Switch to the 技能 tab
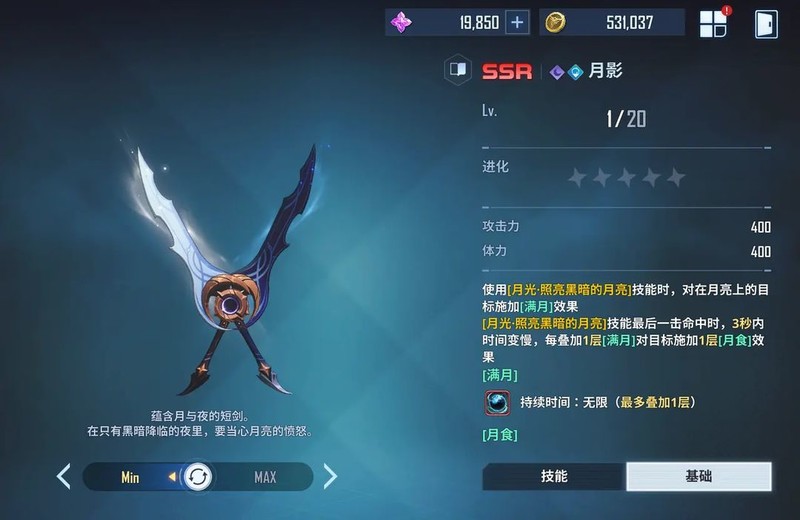Screen dimensions: 800x520 pos(554,476)
